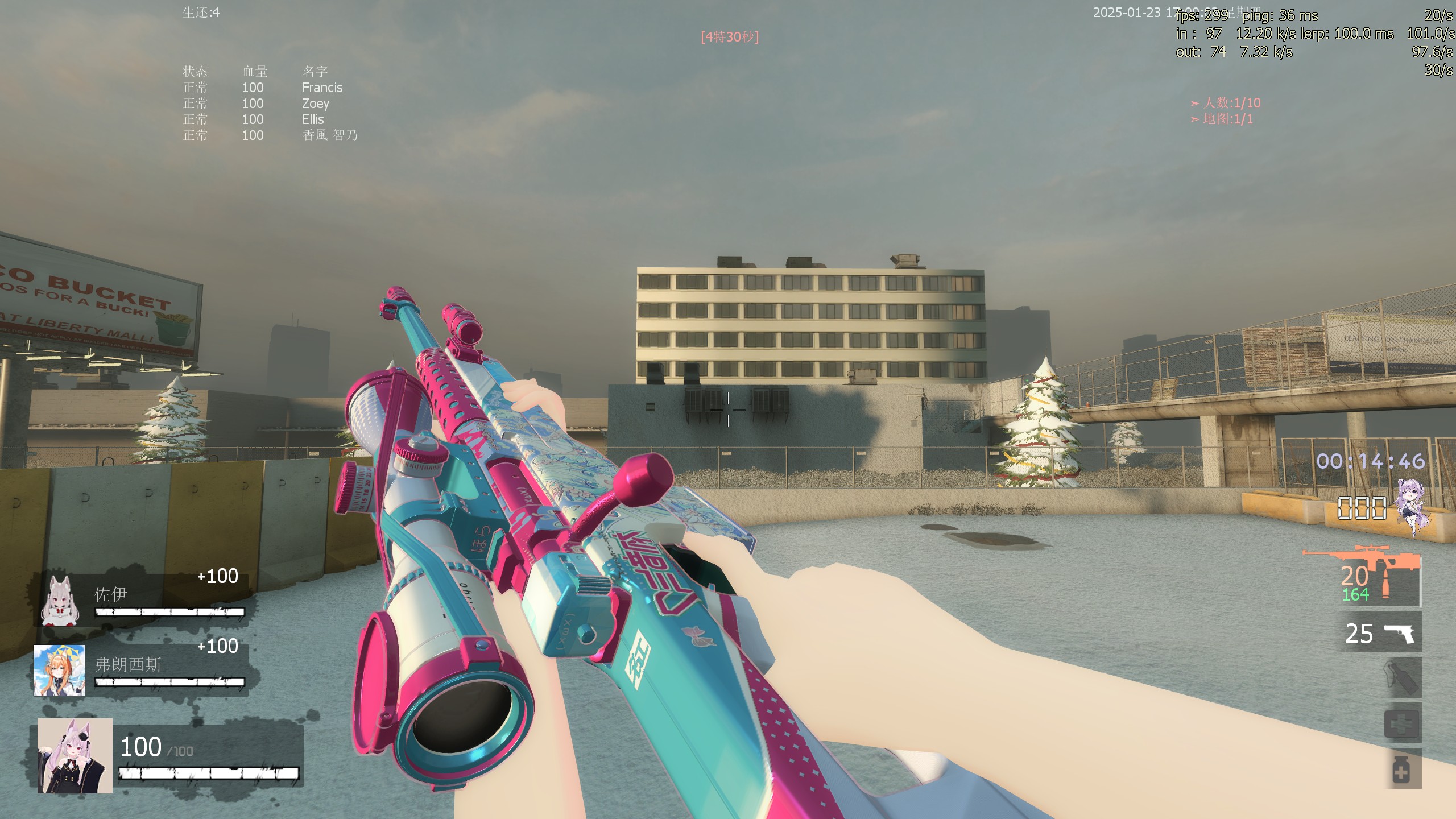
Task: Click teammate 佐伊's fox-girl portrait
Action: click(60, 599)
